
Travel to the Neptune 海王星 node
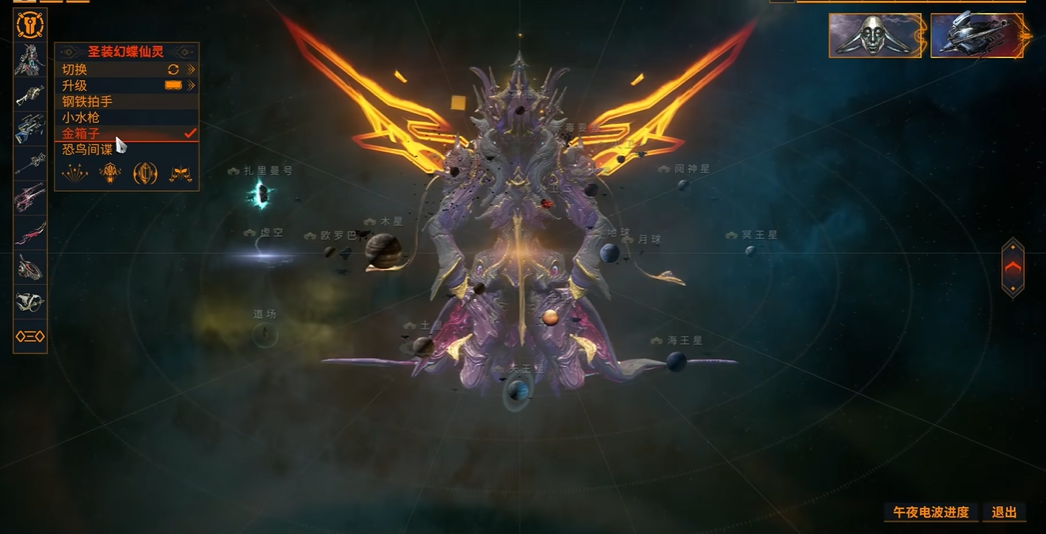(677, 360)
